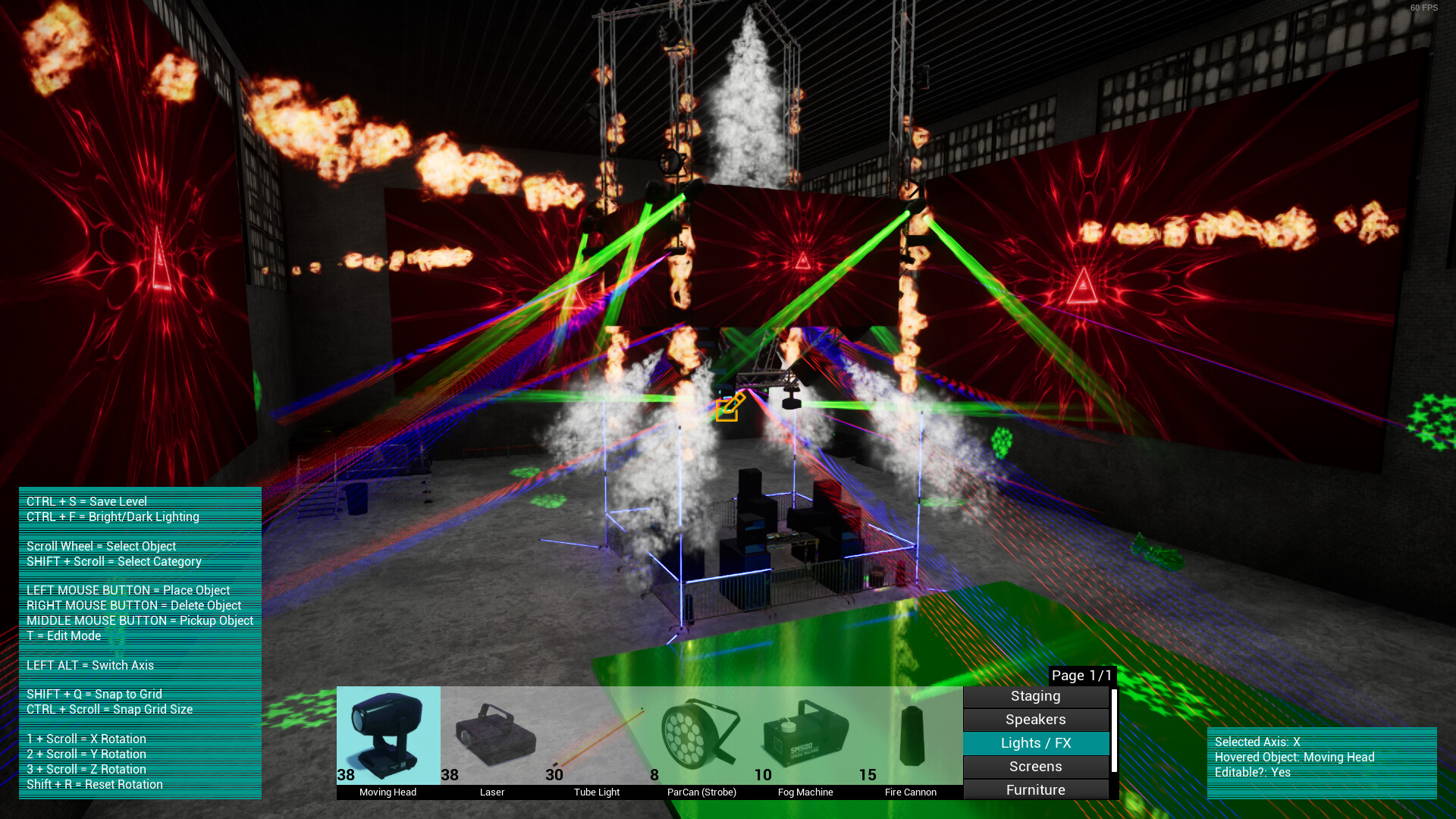This screenshot has width=1456, height=819.
Task: Click the Hovered Object: Moving Head text
Action: pyautogui.click(x=1294, y=757)
